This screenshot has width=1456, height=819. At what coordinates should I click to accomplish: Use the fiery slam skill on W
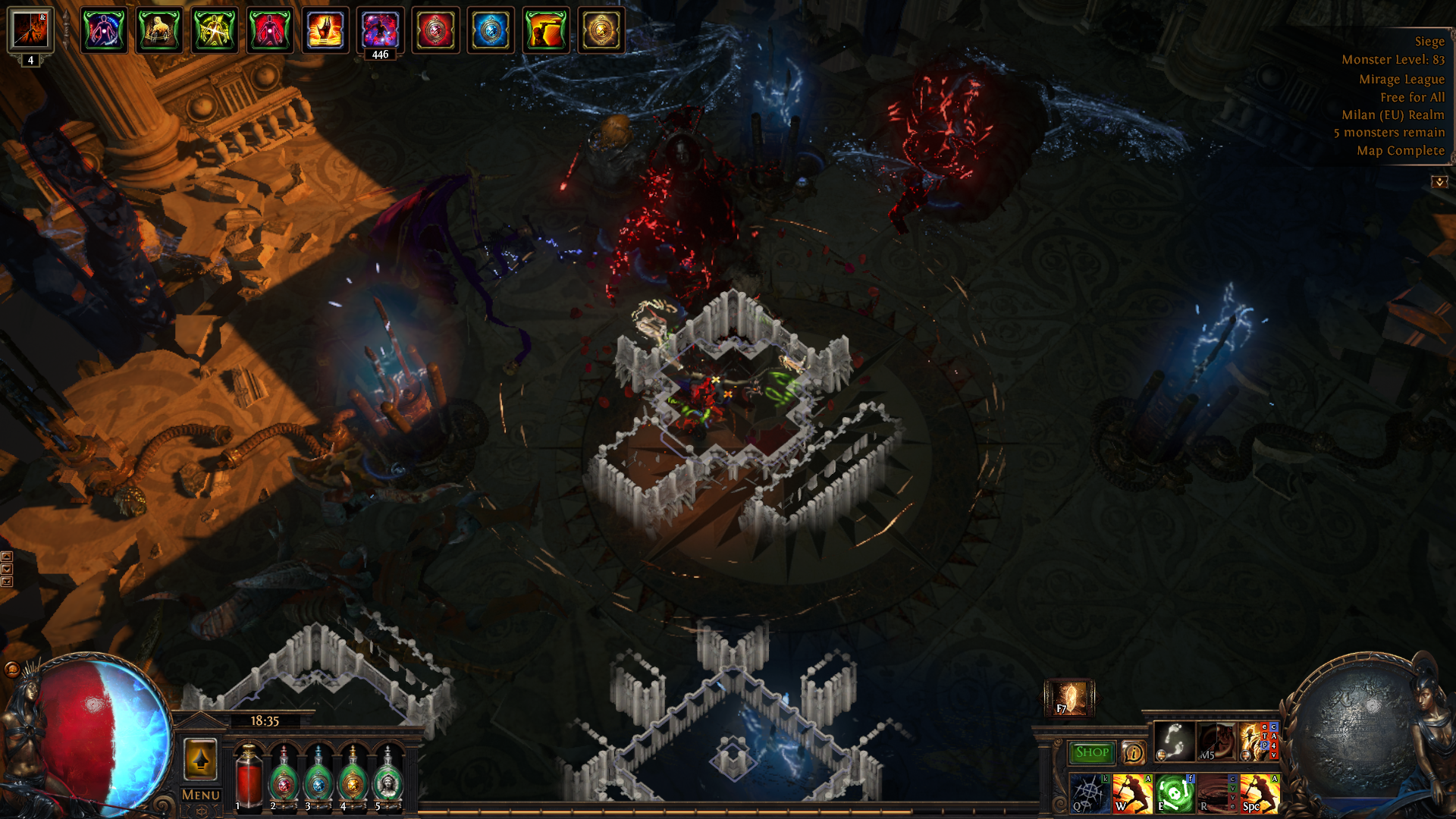tap(1132, 793)
